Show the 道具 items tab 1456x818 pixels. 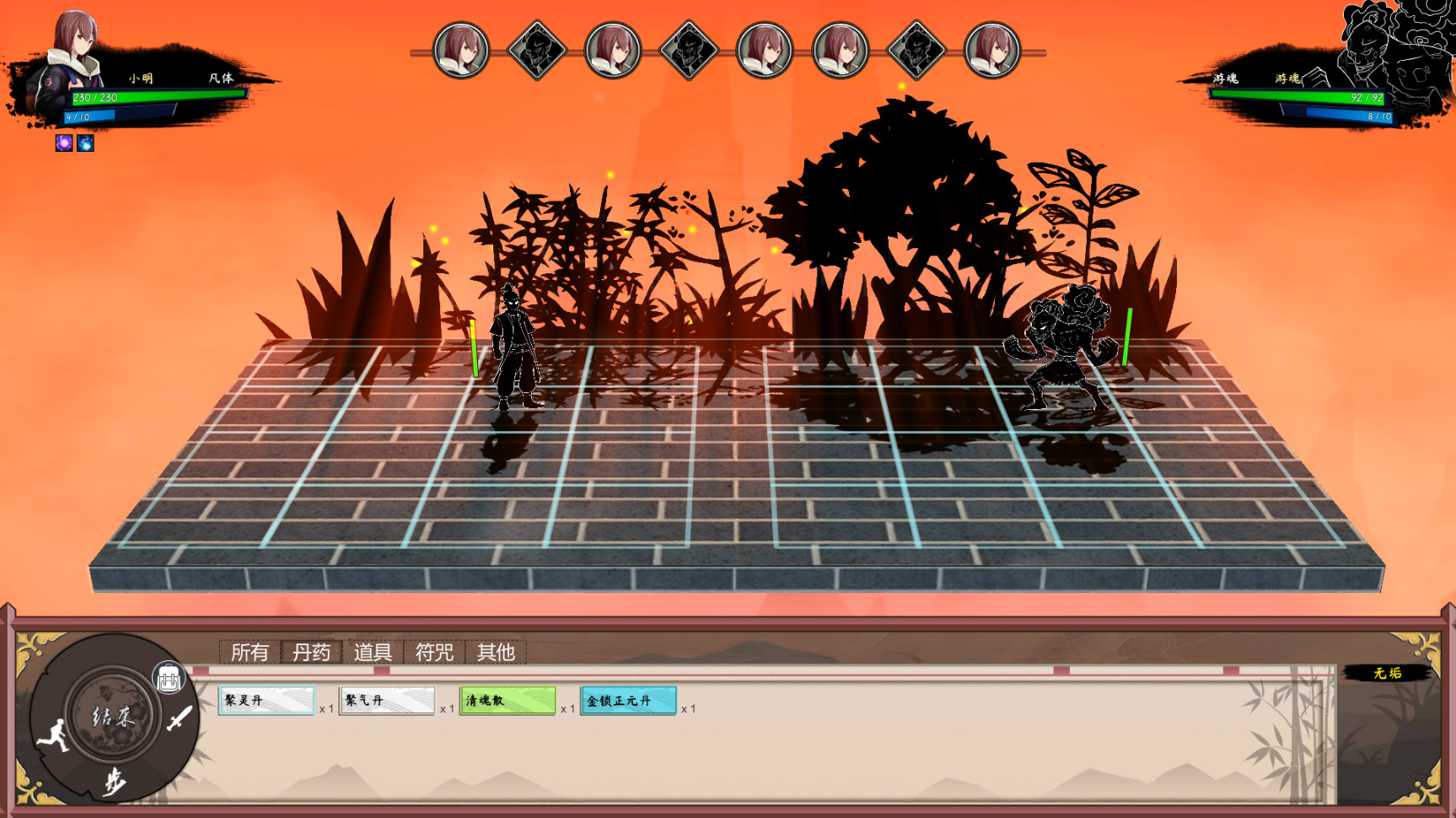[373, 652]
